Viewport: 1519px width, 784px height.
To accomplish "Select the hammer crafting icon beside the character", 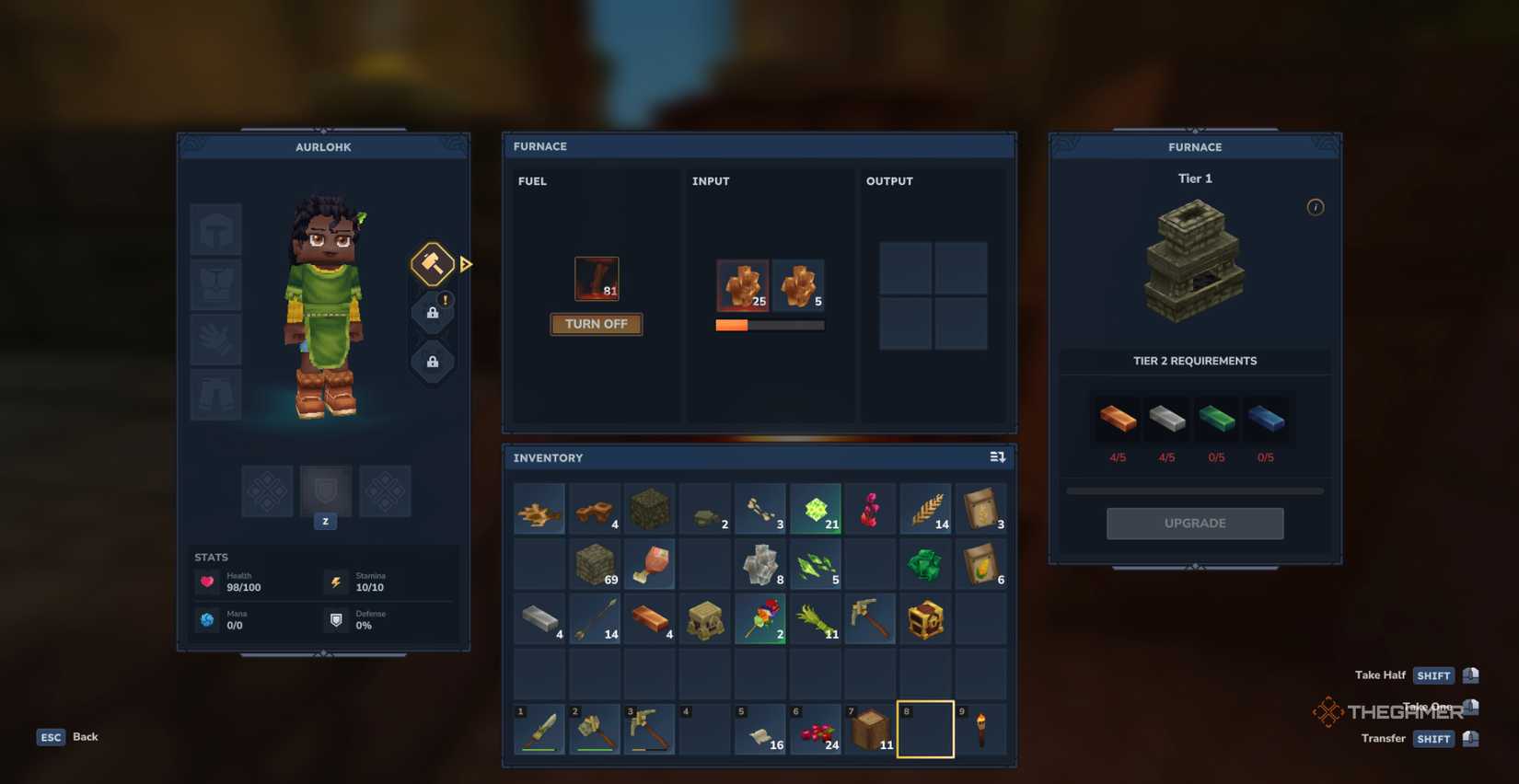I will (431, 264).
